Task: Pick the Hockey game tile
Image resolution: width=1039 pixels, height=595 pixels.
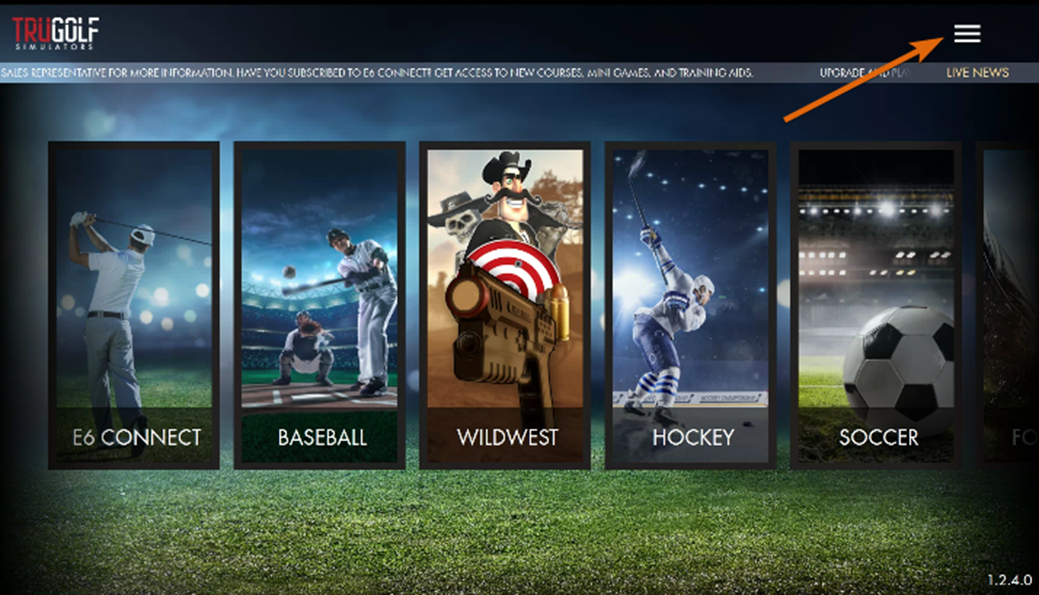Action: [691, 305]
